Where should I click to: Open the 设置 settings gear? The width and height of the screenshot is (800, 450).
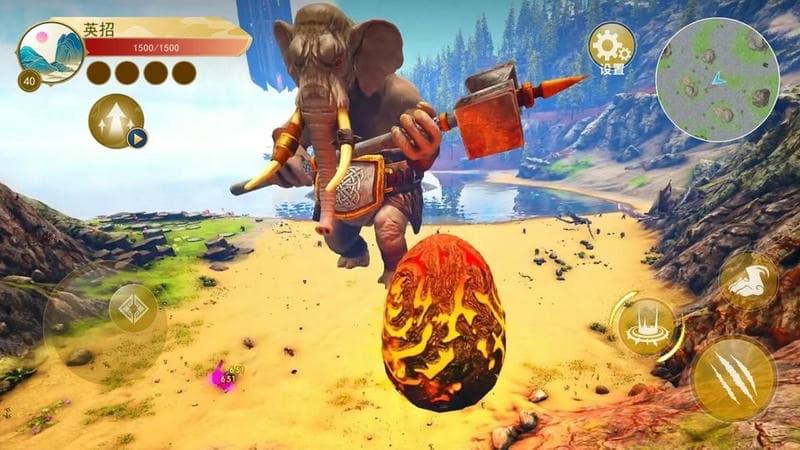[x=610, y=46]
